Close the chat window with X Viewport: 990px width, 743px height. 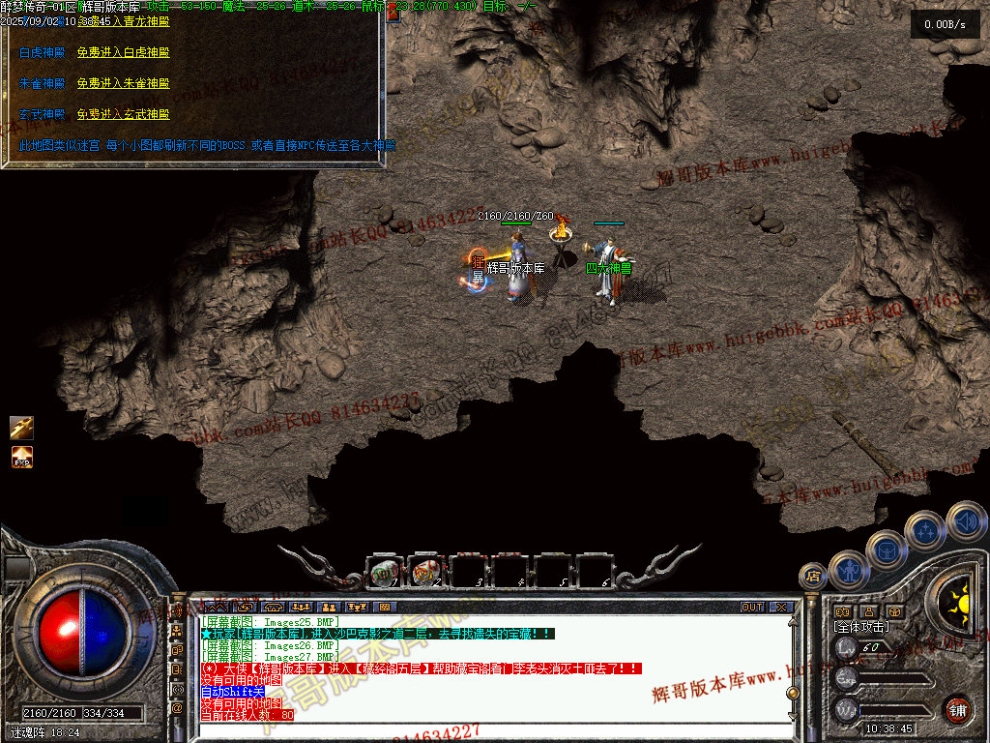(781, 607)
